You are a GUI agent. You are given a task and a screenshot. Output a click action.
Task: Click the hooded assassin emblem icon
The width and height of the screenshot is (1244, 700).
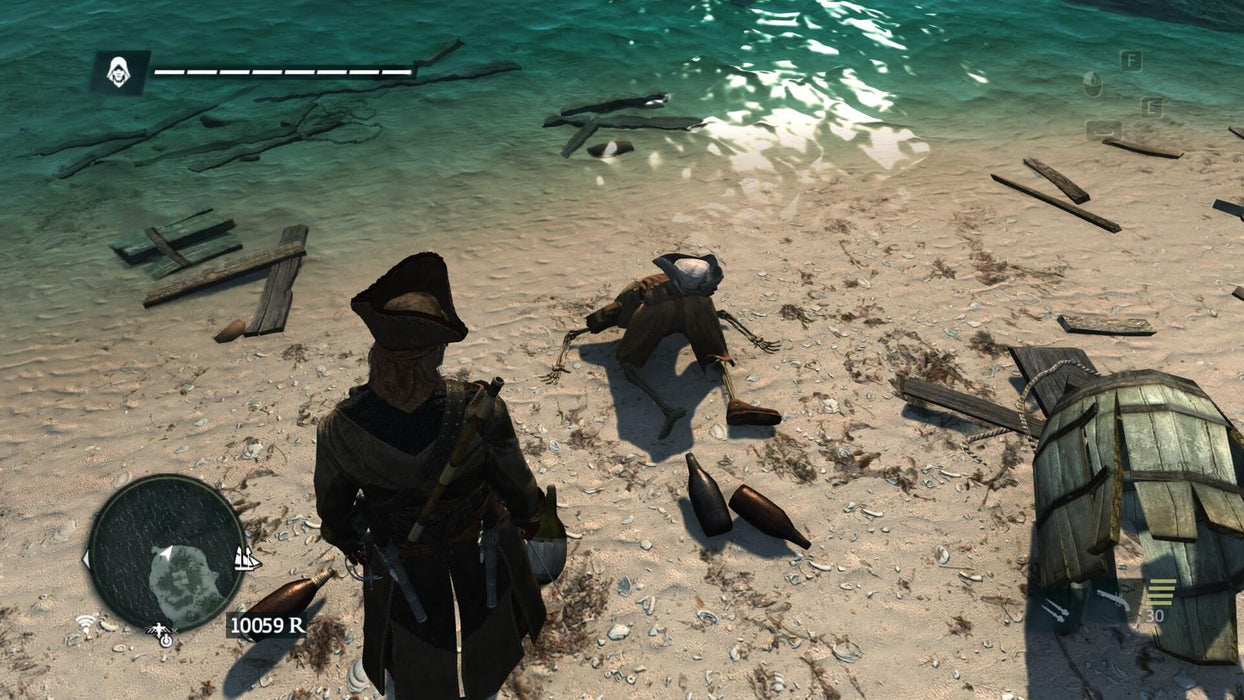pyautogui.click(x=120, y=72)
